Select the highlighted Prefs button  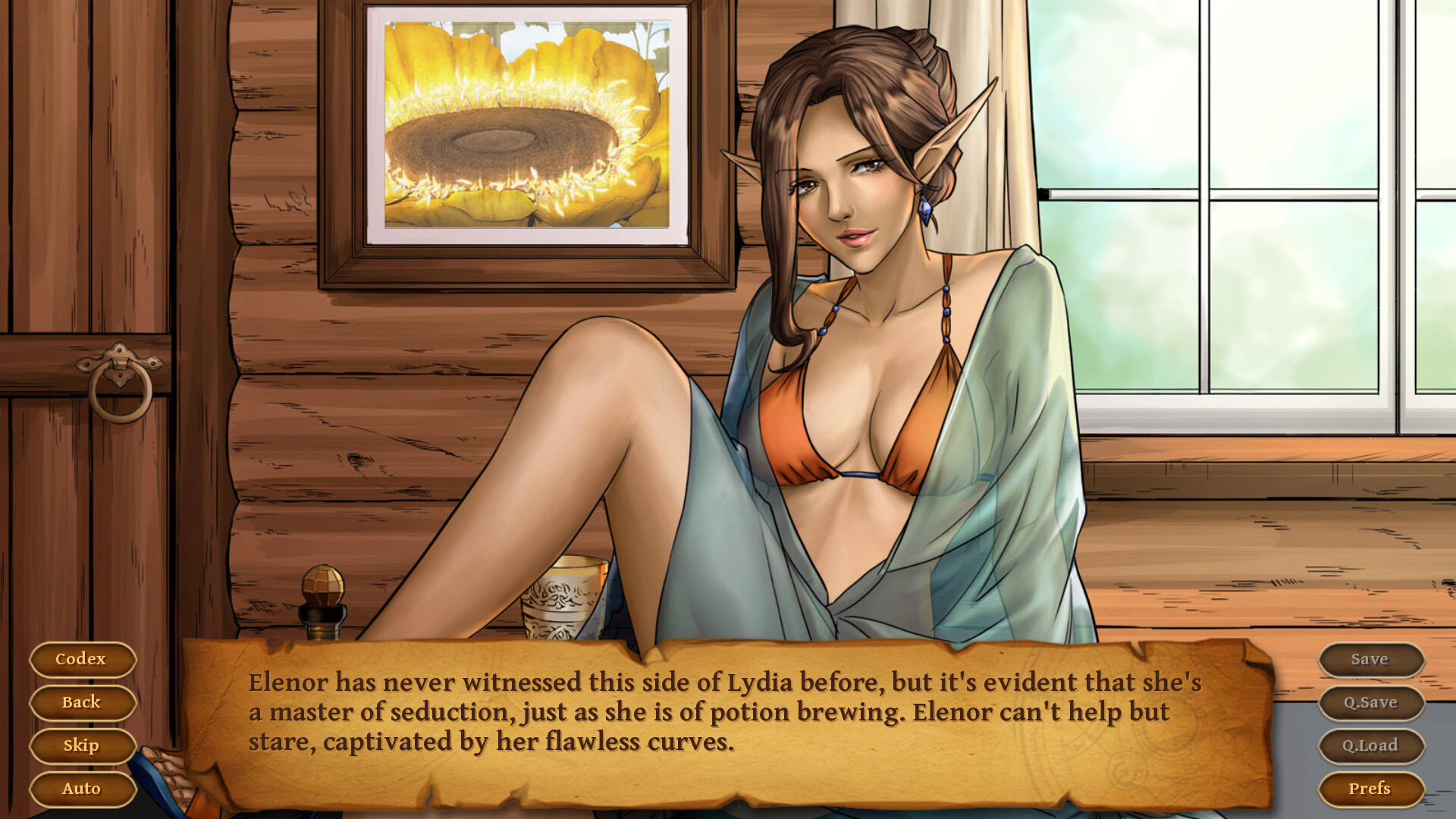click(1370, 789)
